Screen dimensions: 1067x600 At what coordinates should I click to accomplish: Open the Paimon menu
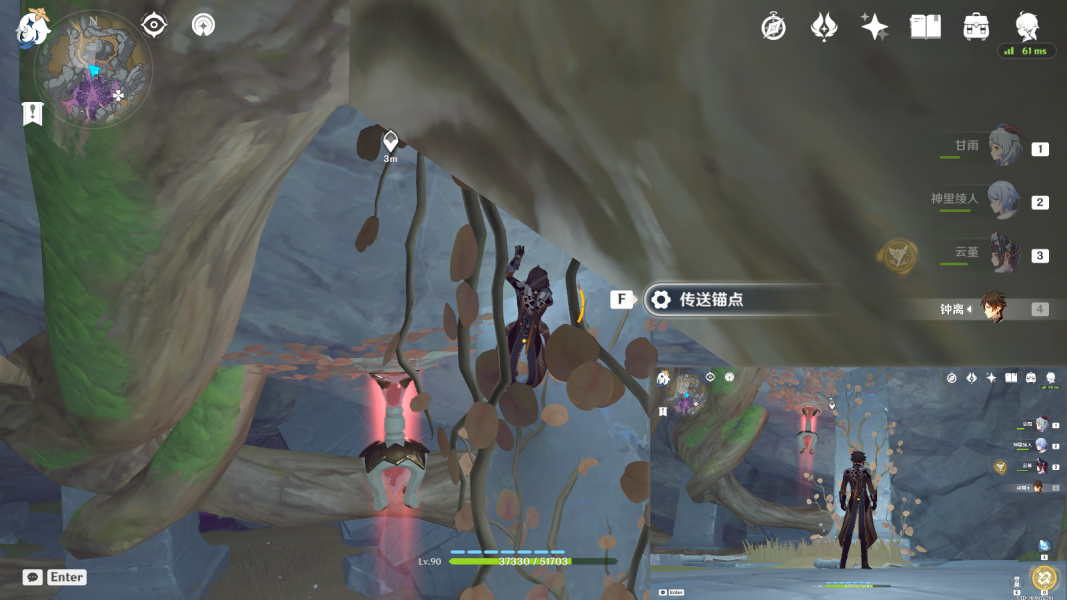tap(32, 29)
